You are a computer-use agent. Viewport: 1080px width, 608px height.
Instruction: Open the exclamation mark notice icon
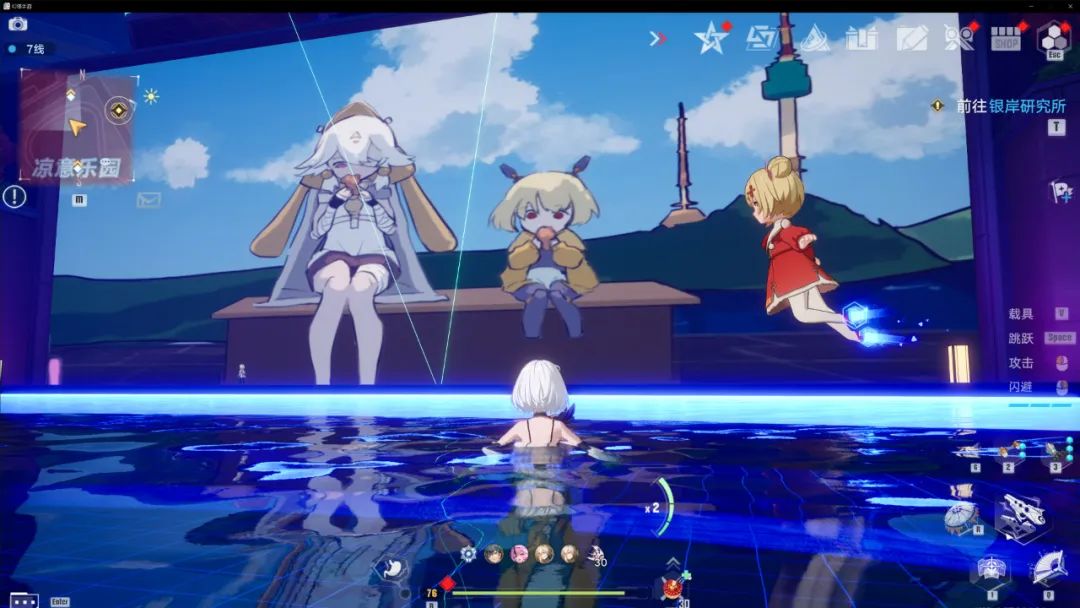point(14,197)
